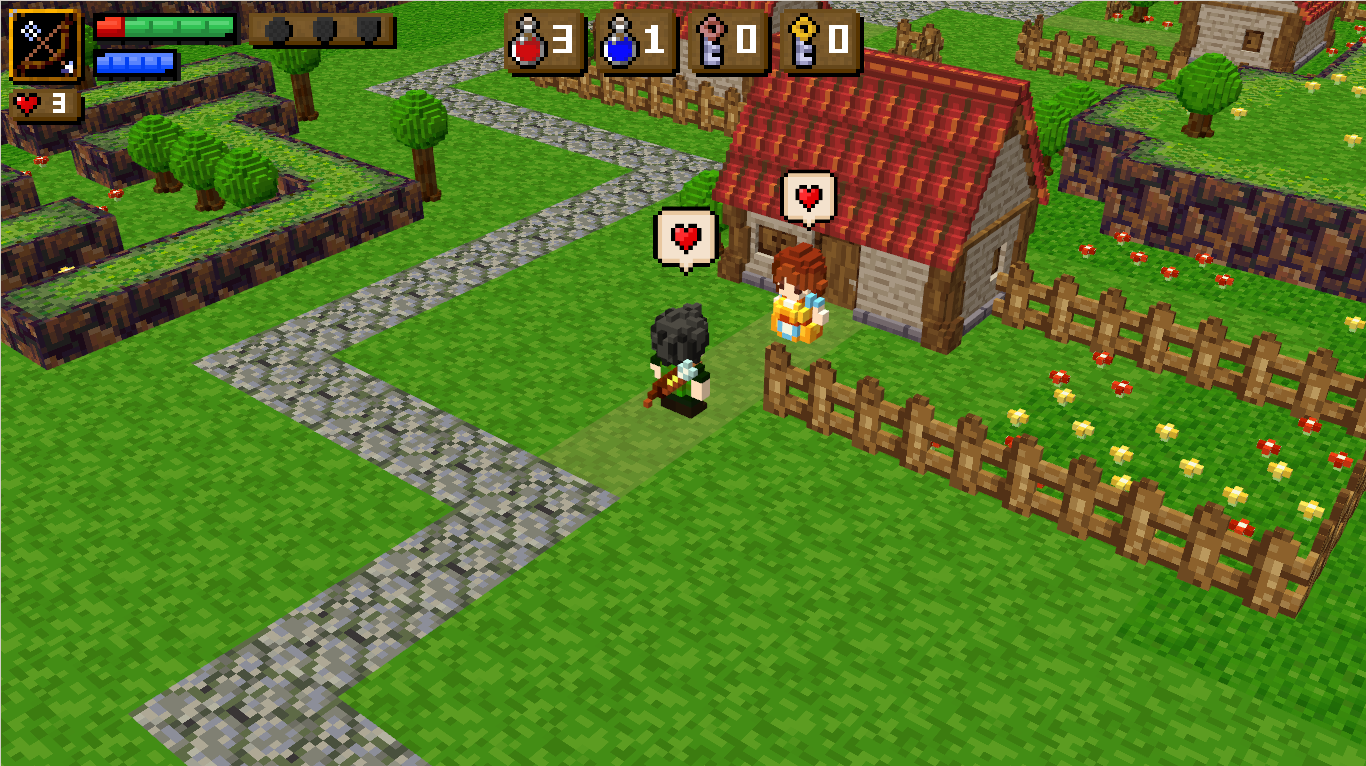
Task: Use the blue mana potion slot
Action: 635,42
